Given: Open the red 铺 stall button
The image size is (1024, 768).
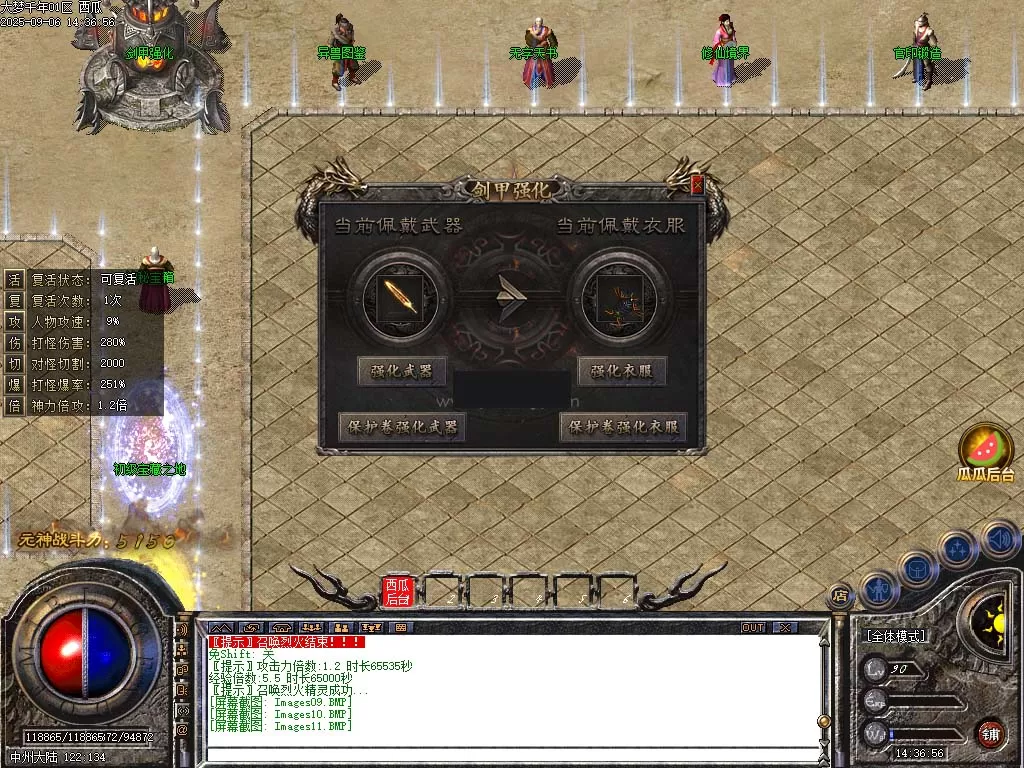Looking at the screenshot, I should 990,733.
